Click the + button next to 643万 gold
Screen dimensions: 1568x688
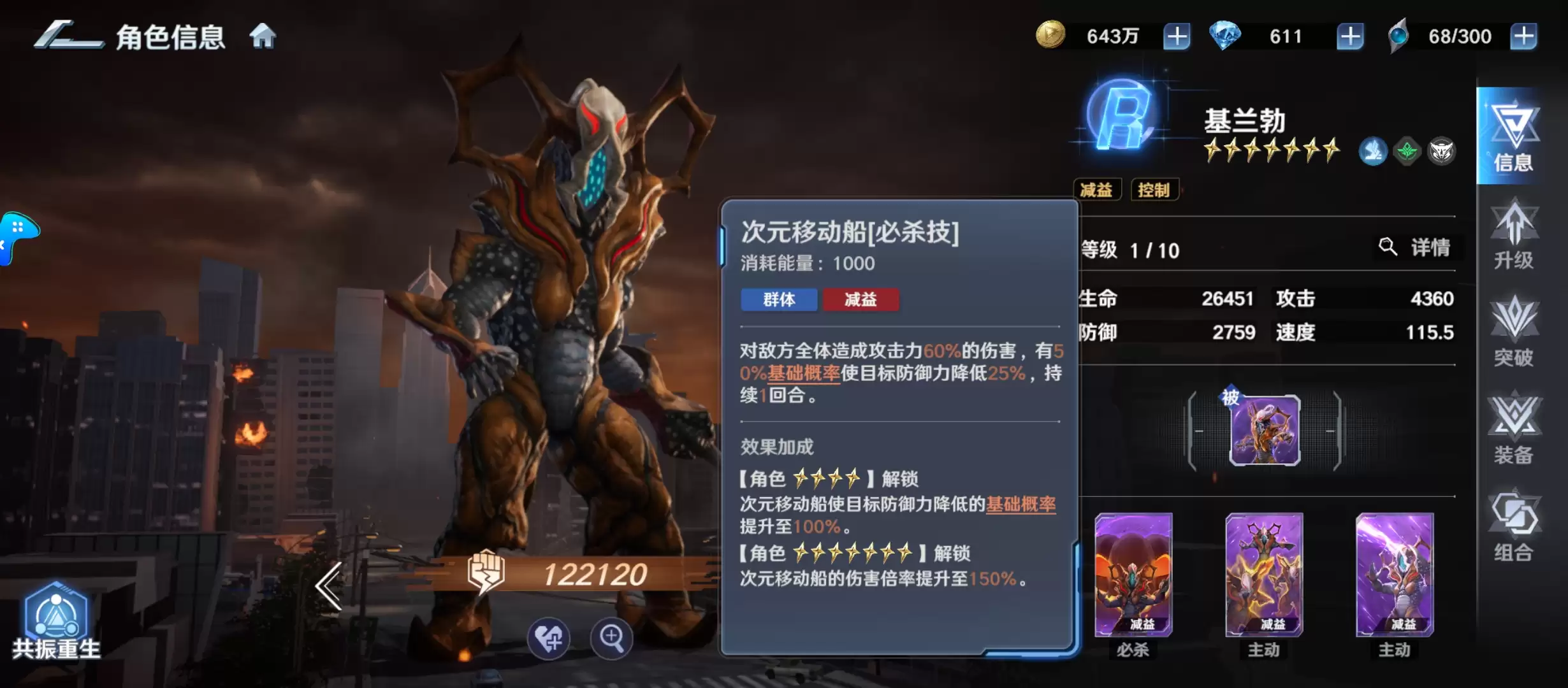pyautogui.click(x=1177, y=36)
